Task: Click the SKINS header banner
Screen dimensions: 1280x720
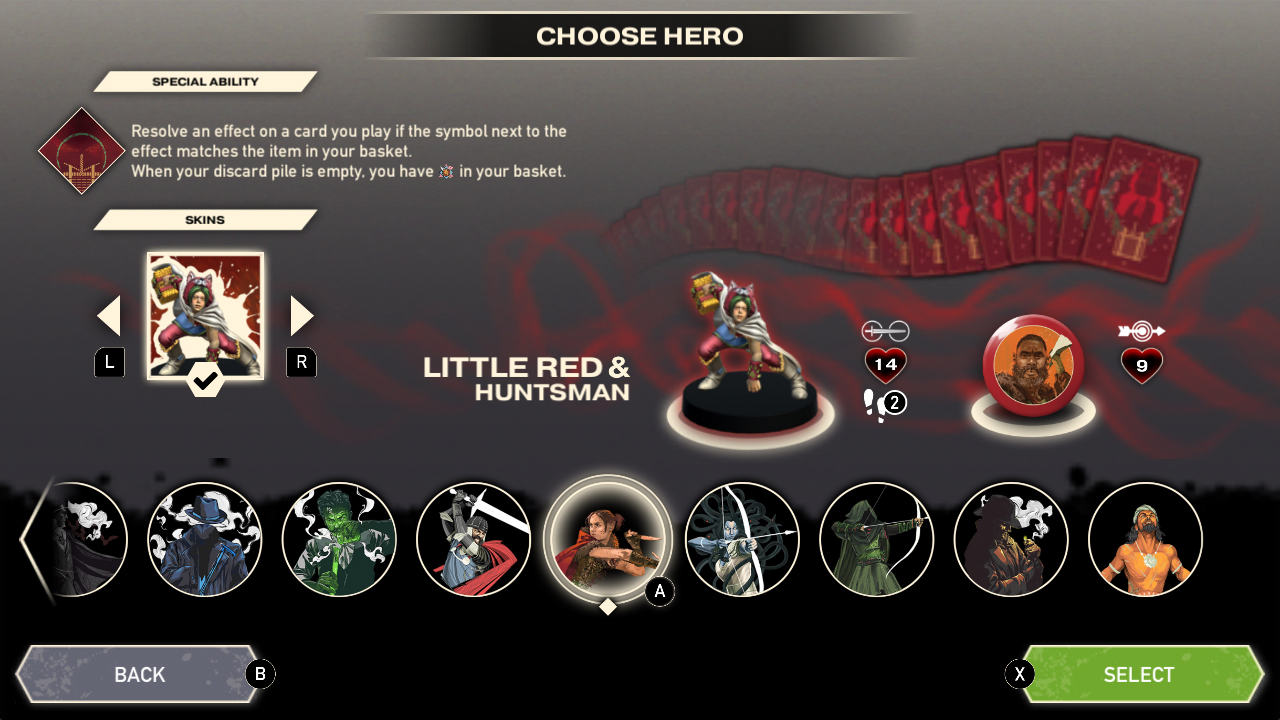Action: (205, 219)
